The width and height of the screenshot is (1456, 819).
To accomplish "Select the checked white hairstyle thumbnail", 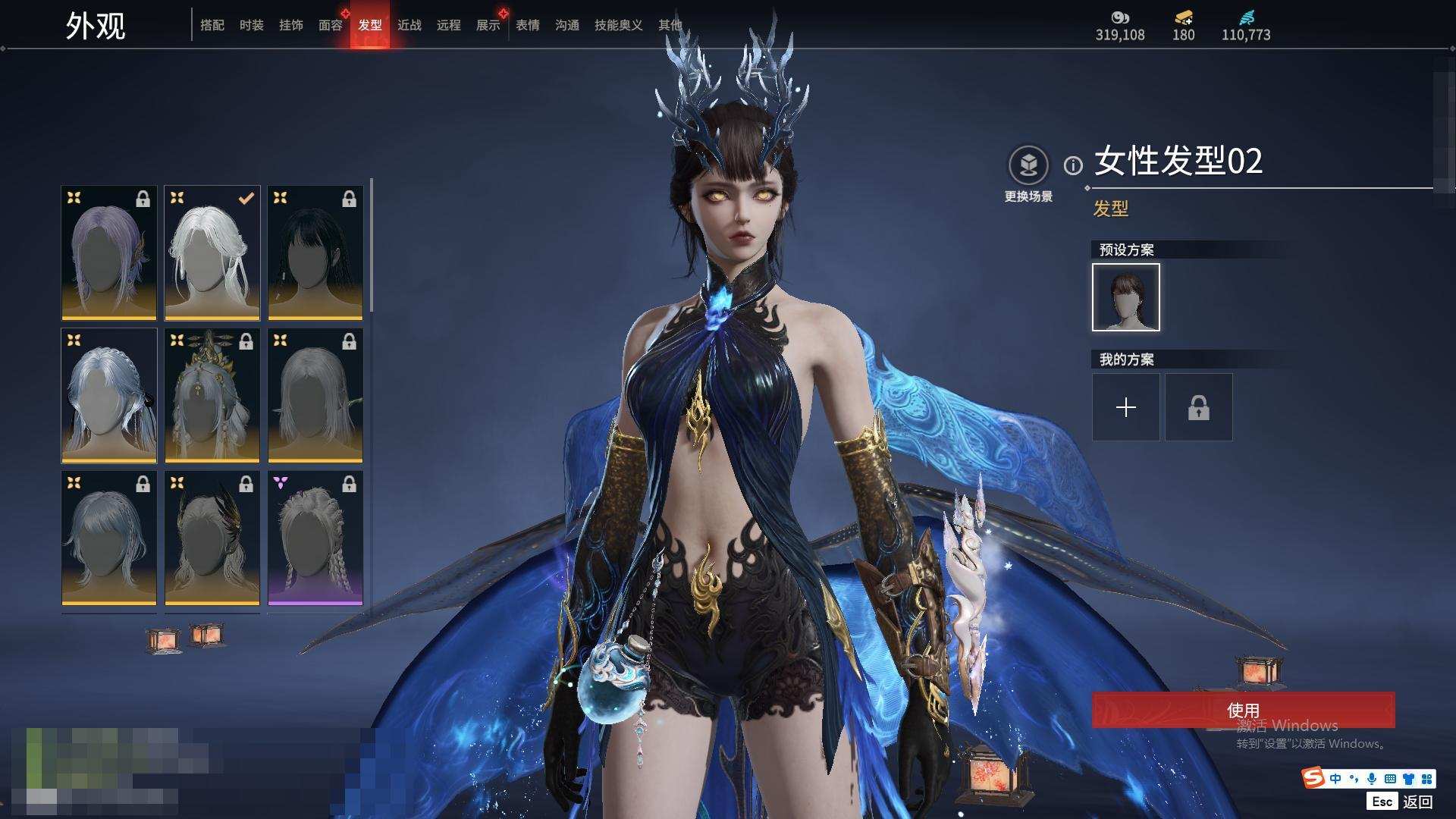I will (212, 253).
